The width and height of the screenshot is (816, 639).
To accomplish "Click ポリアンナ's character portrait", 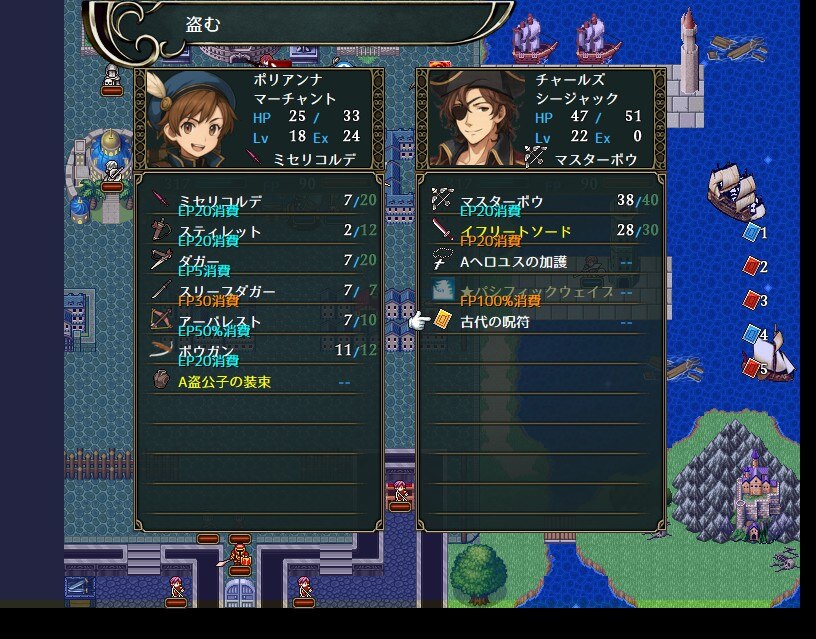I will point(191,120).
